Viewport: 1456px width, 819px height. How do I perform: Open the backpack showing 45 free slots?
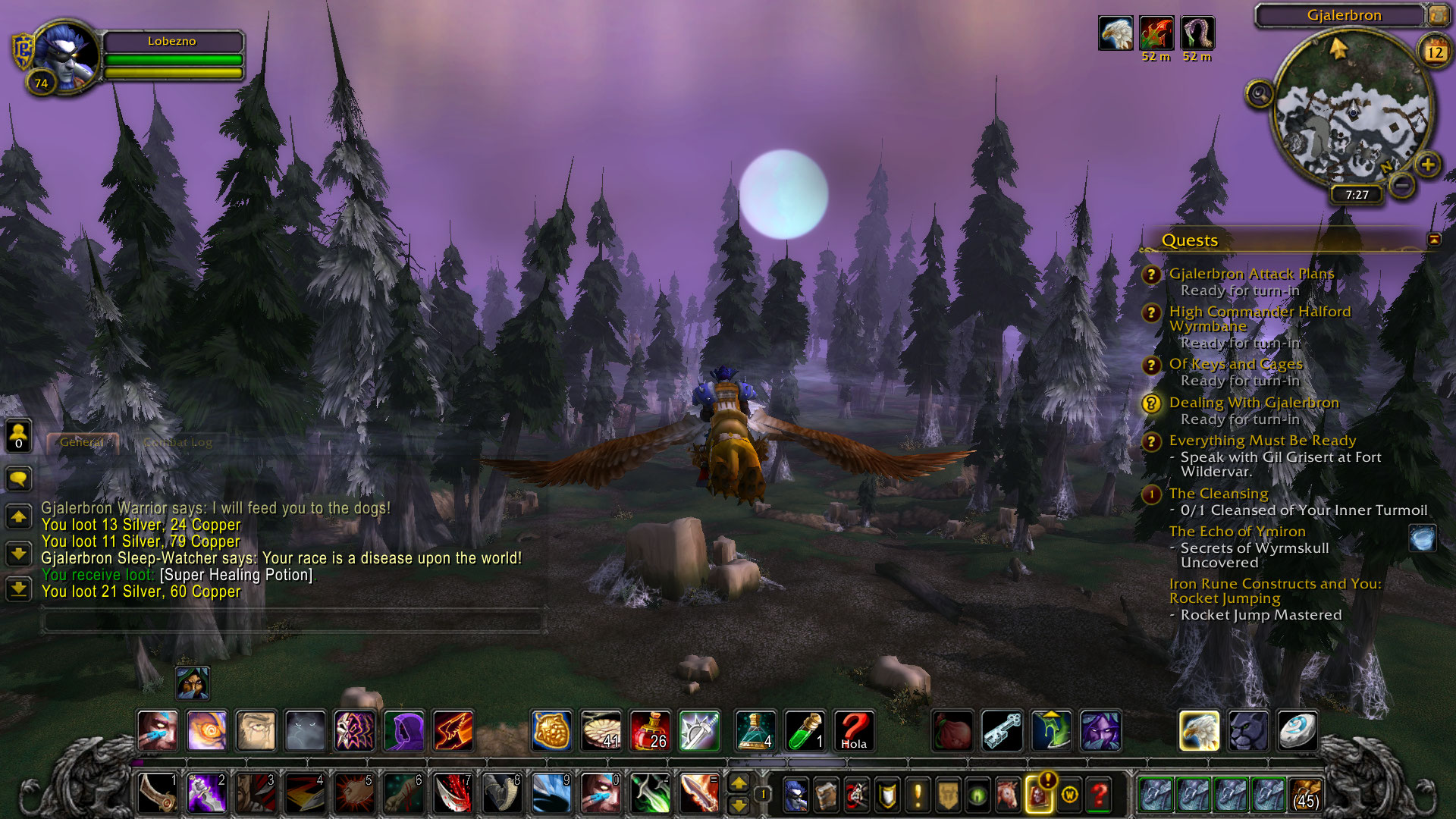pos(1306,795)
